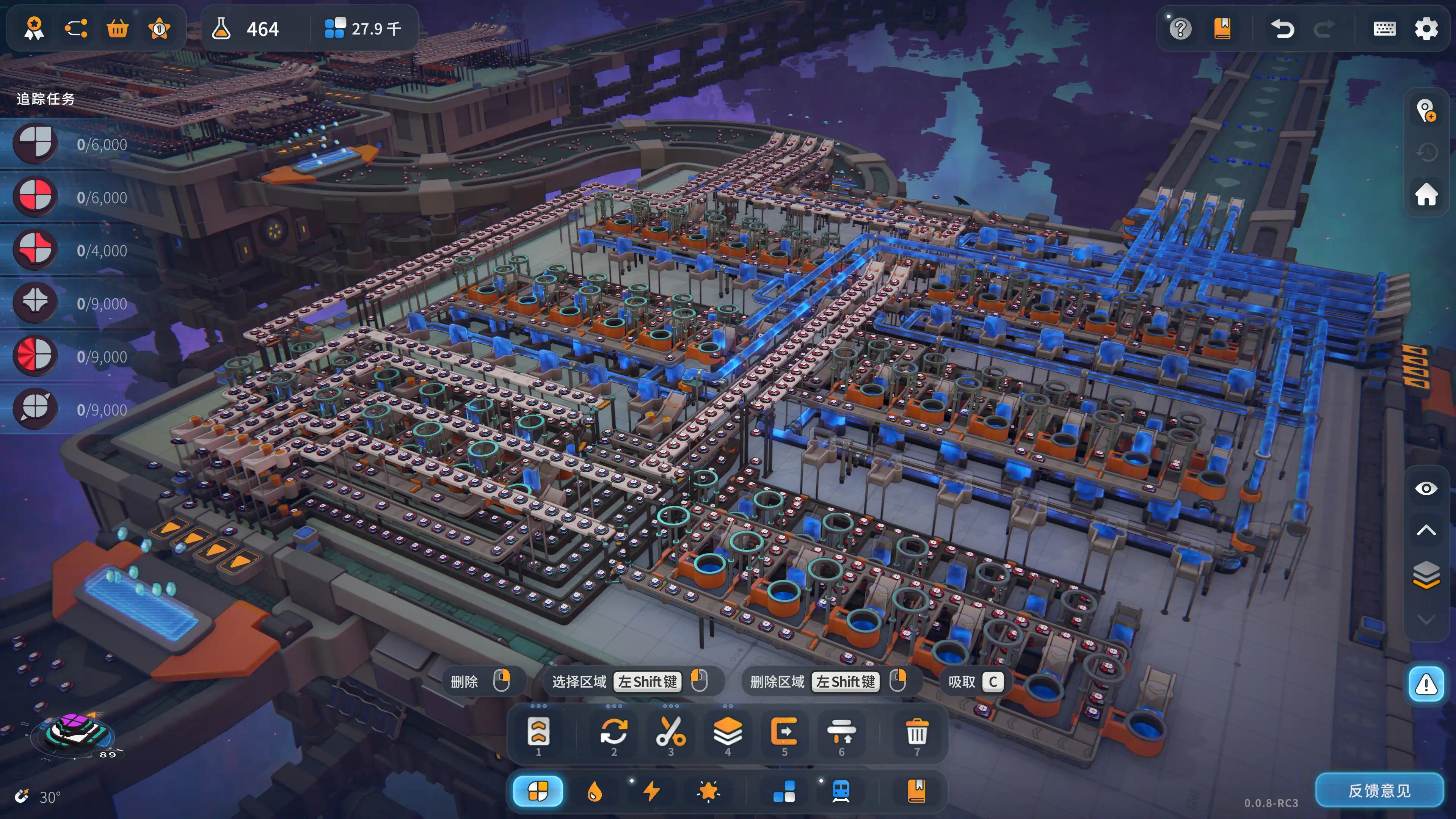Viewport: 1456px width, 819px height.
Task: Move up one building layer
Action: pos(1426,530)
